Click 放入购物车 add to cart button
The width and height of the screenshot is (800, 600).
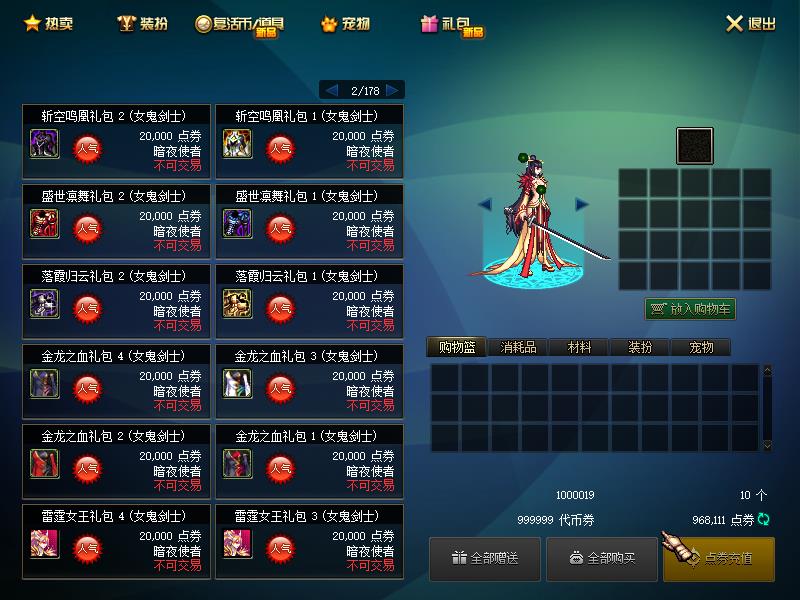690,309
